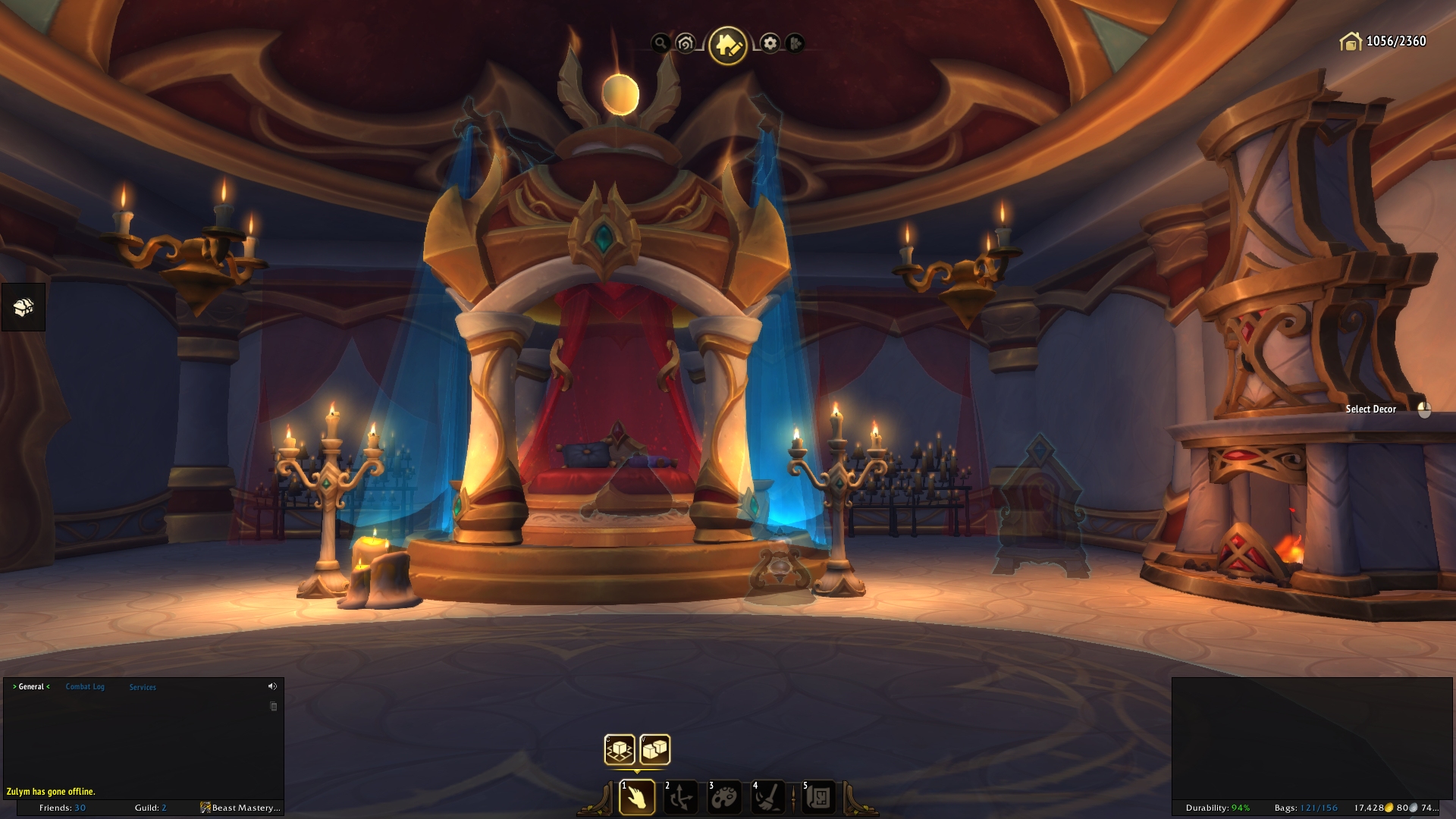Show the Guild roster from the info bar
The image size is (1456, 819).
click(150, 808)
